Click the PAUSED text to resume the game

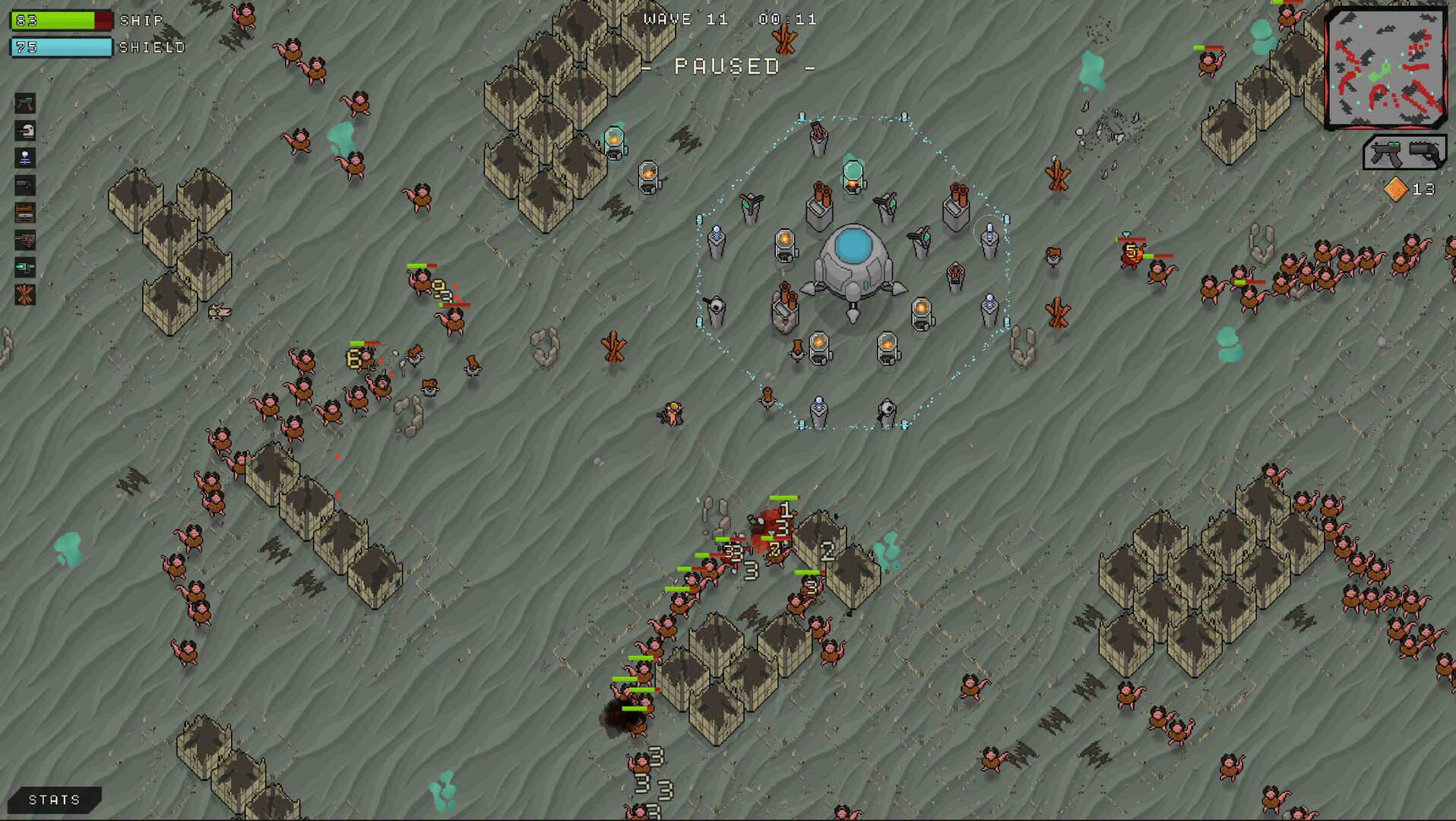coord(727,67)
